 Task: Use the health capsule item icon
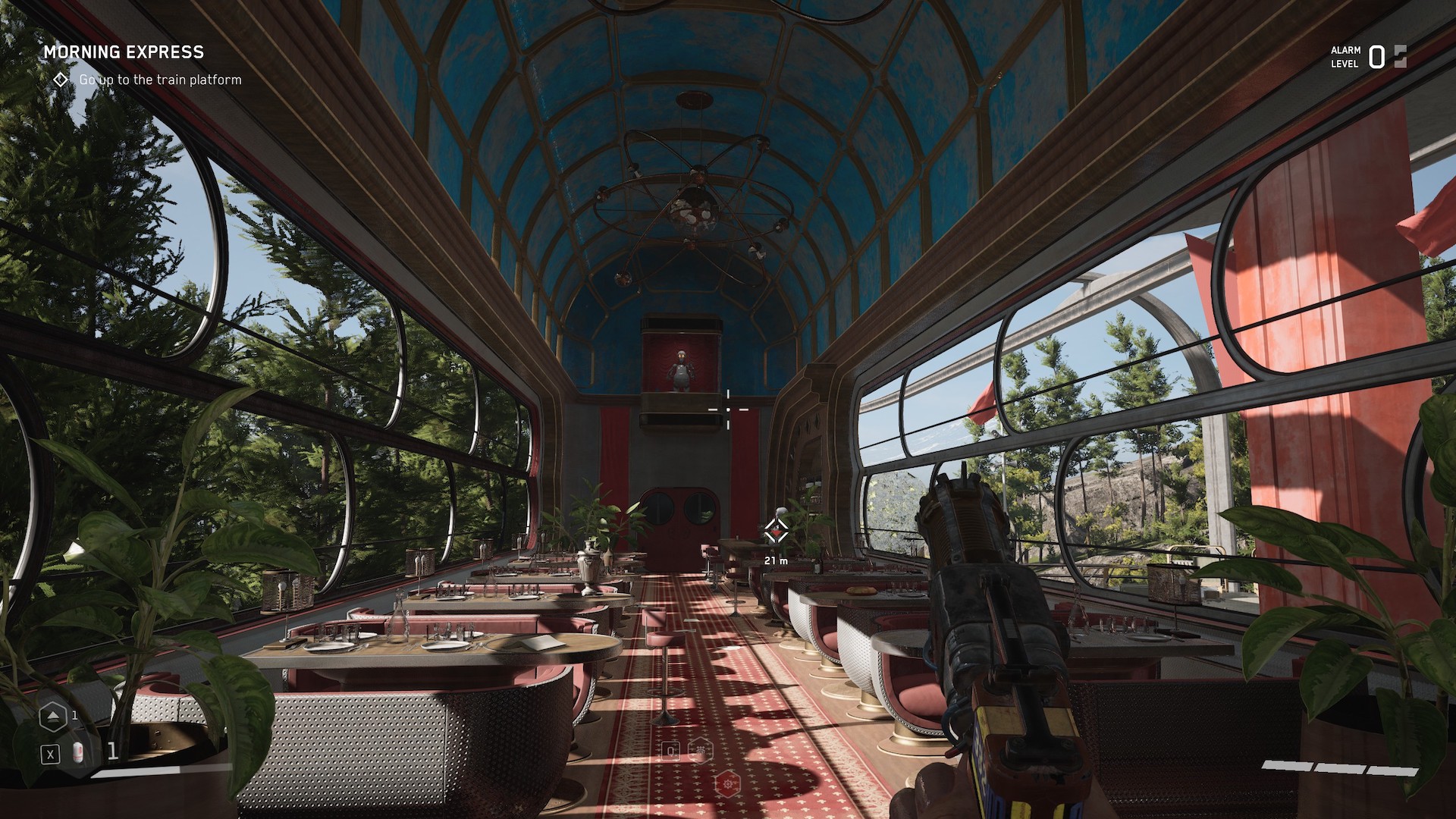[77, 753]
